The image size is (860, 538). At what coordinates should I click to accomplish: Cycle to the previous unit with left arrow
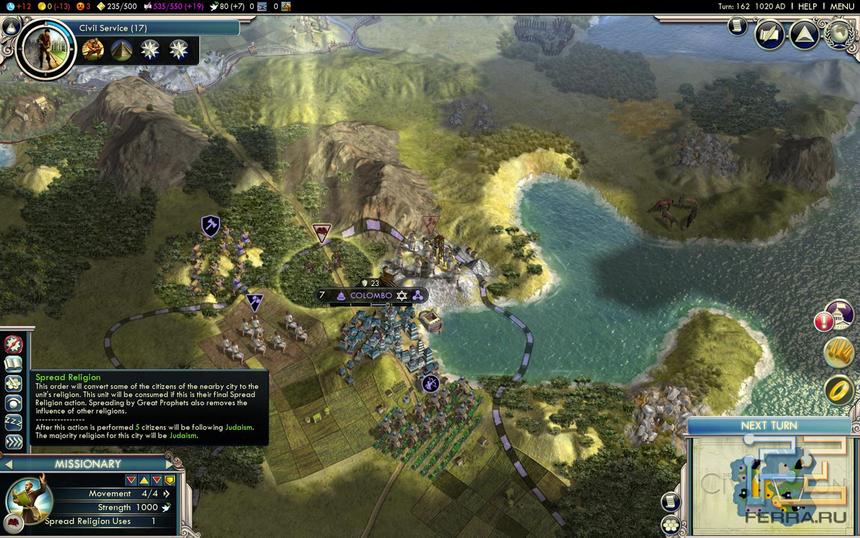7,464
